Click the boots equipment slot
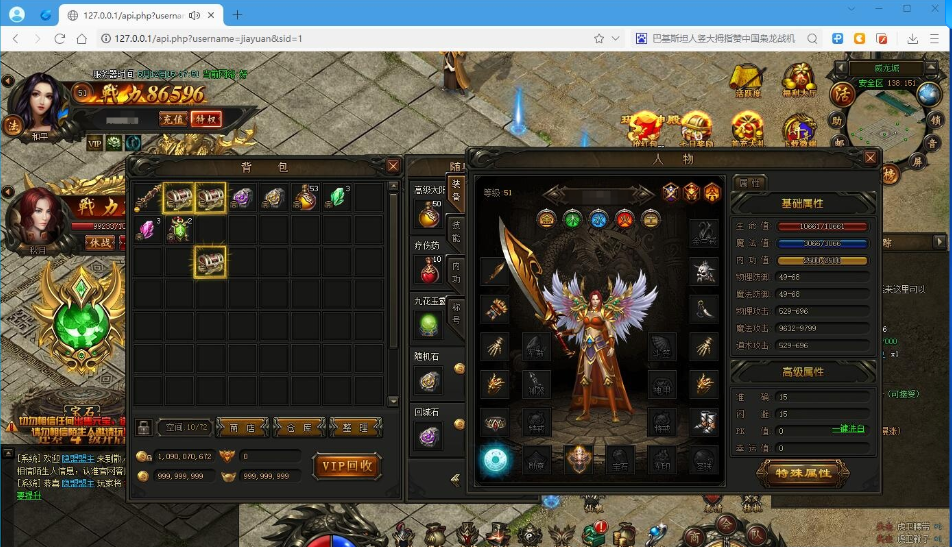The image size is (952, 547). click(x=703, y=421)
